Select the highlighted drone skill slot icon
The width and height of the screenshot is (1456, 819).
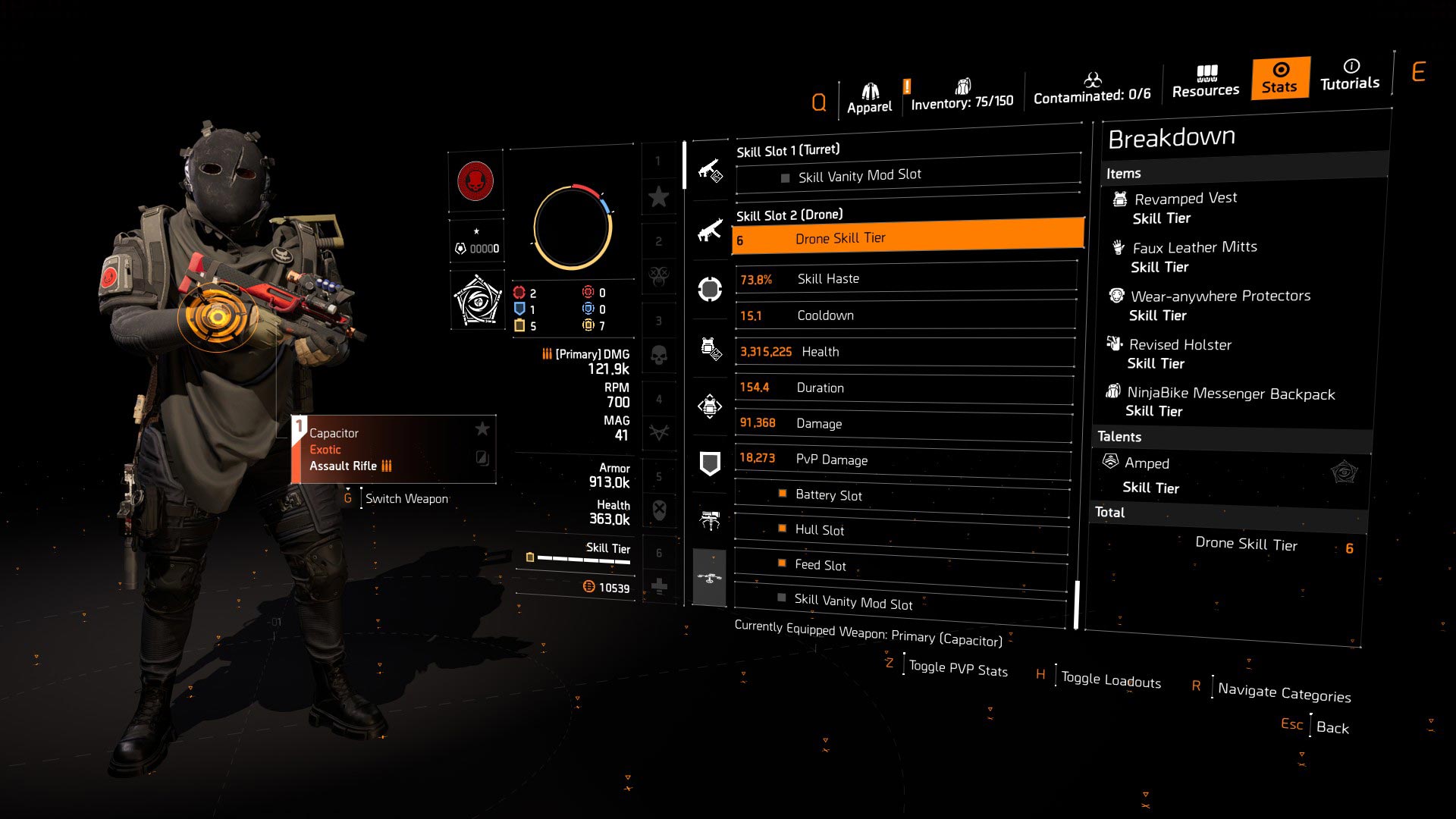point(710,578)
